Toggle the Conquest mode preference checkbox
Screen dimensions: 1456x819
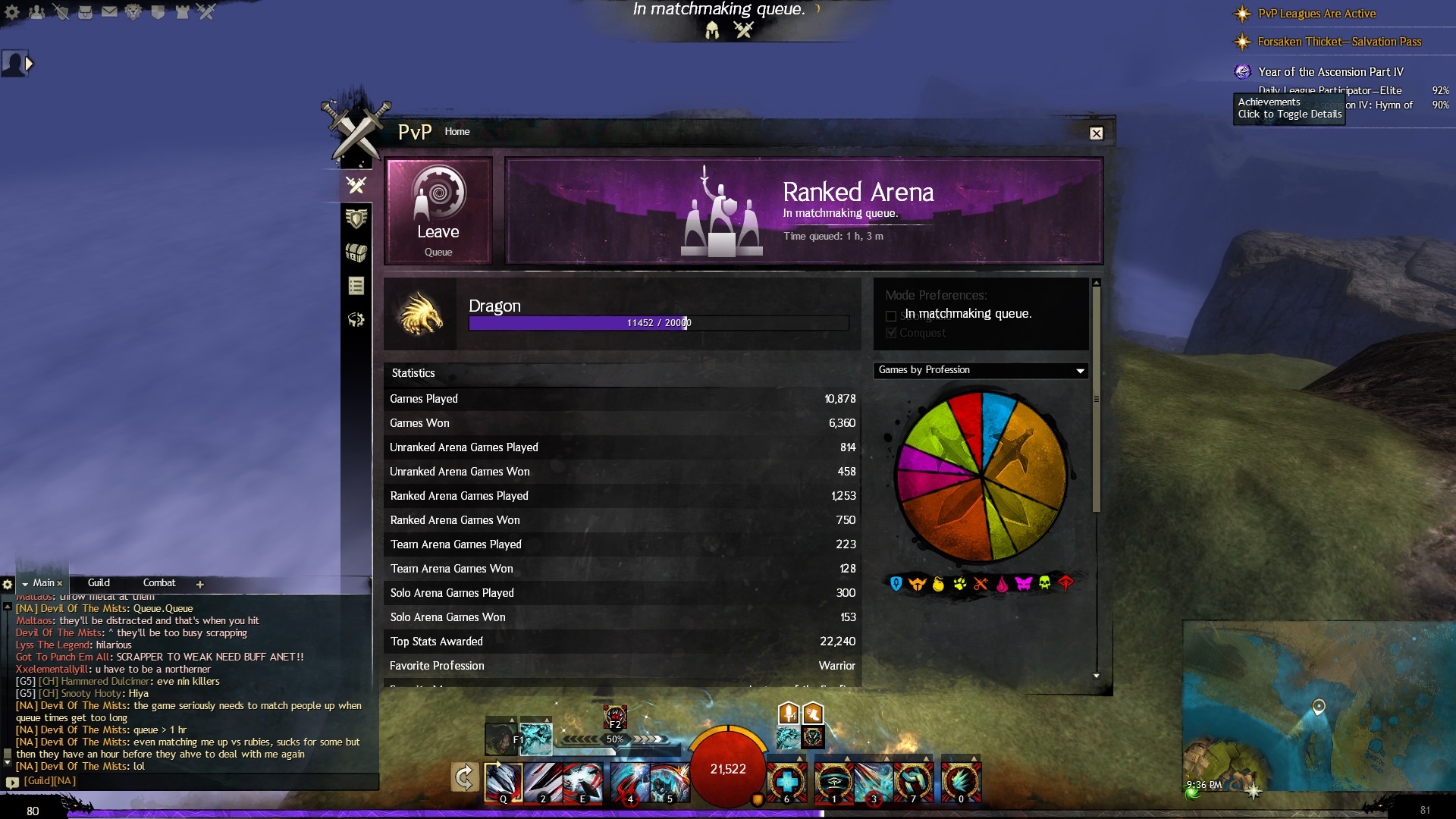pos(891,333)
